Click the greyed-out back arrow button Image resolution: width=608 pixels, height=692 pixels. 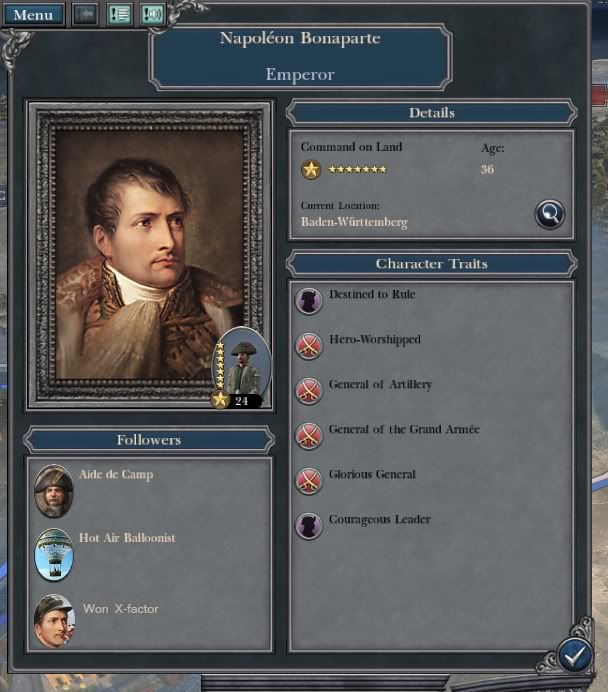point(85,15)
